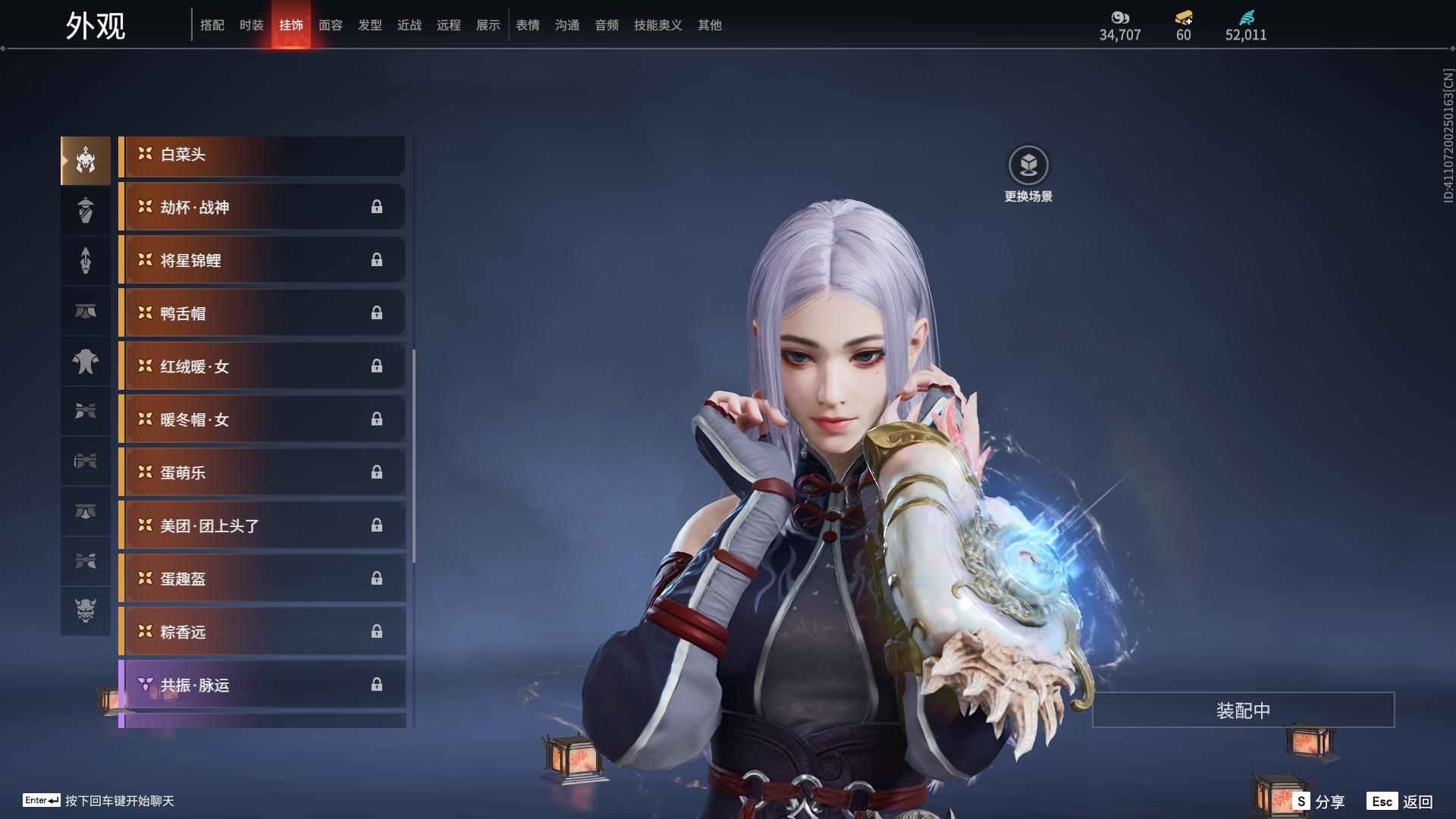Image resolution: width=1456 pixels, height=819 pixels.
Task: Click the 装配中 equip button
Action: point(1243,711)
